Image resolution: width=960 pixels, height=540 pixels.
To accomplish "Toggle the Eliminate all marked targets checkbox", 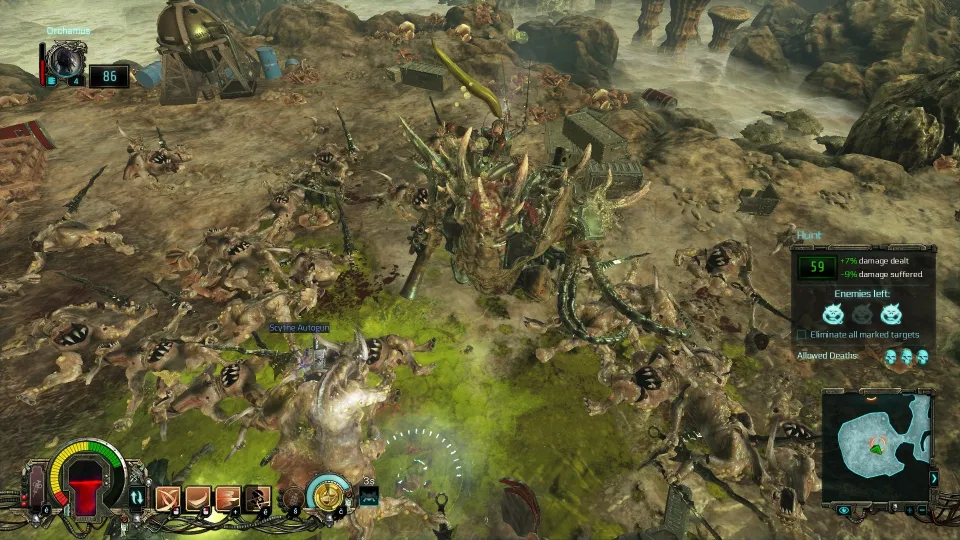I will 802,334.
